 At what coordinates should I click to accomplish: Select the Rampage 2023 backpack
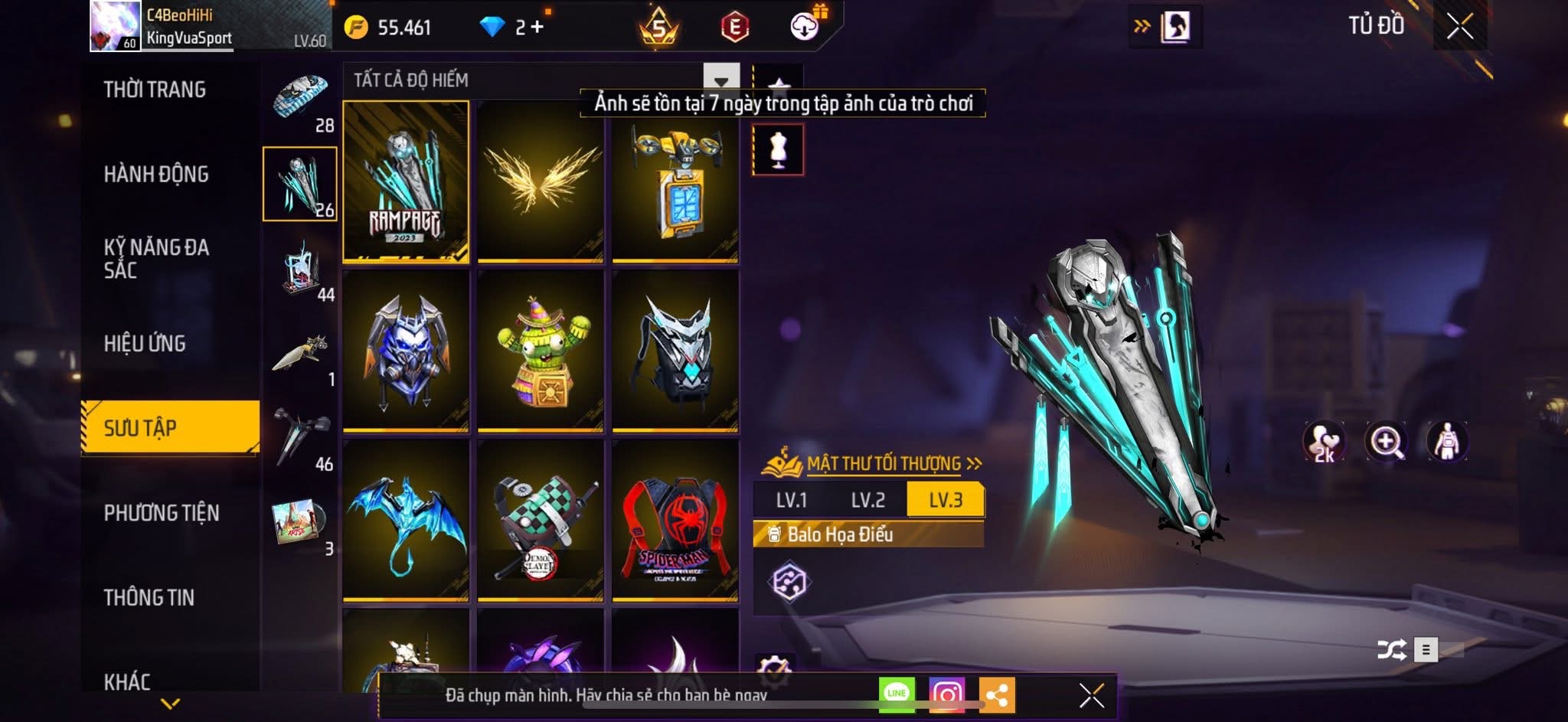click(x=406, y=181)
